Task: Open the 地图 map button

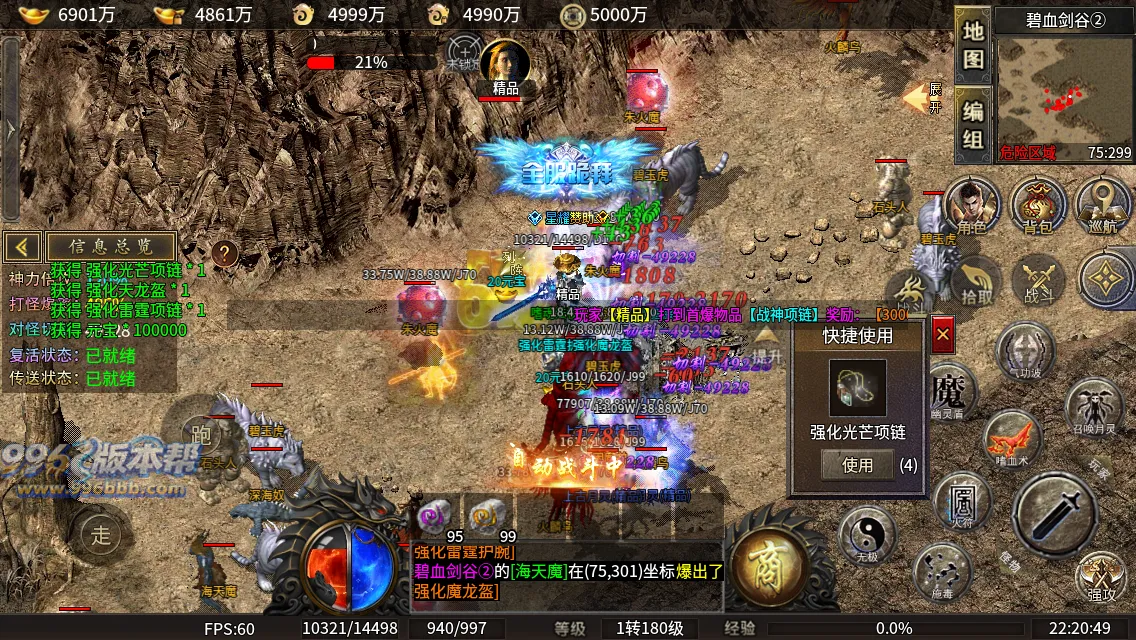Action: click(972, 44)
